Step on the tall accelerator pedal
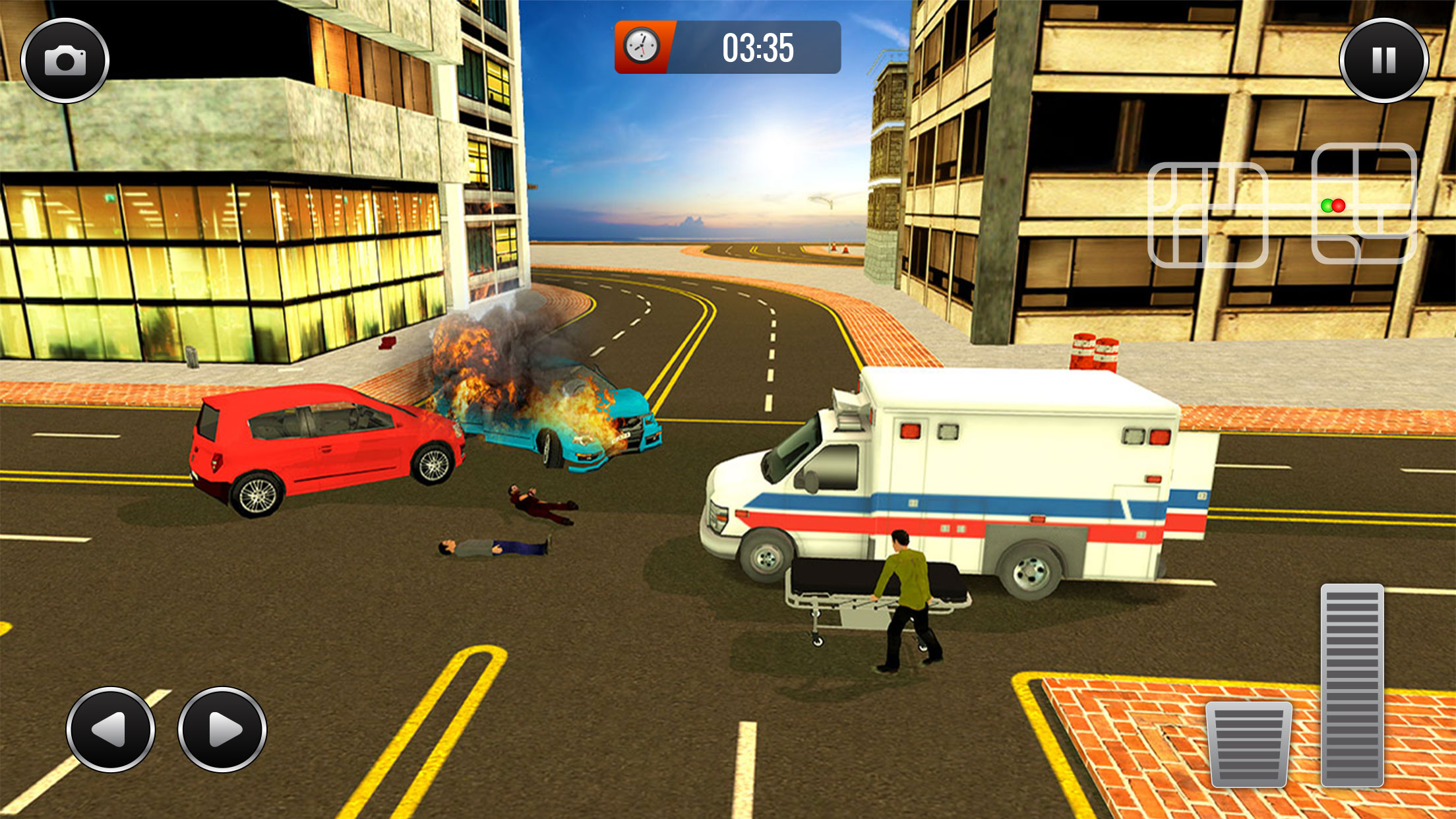 (1352, 684)
